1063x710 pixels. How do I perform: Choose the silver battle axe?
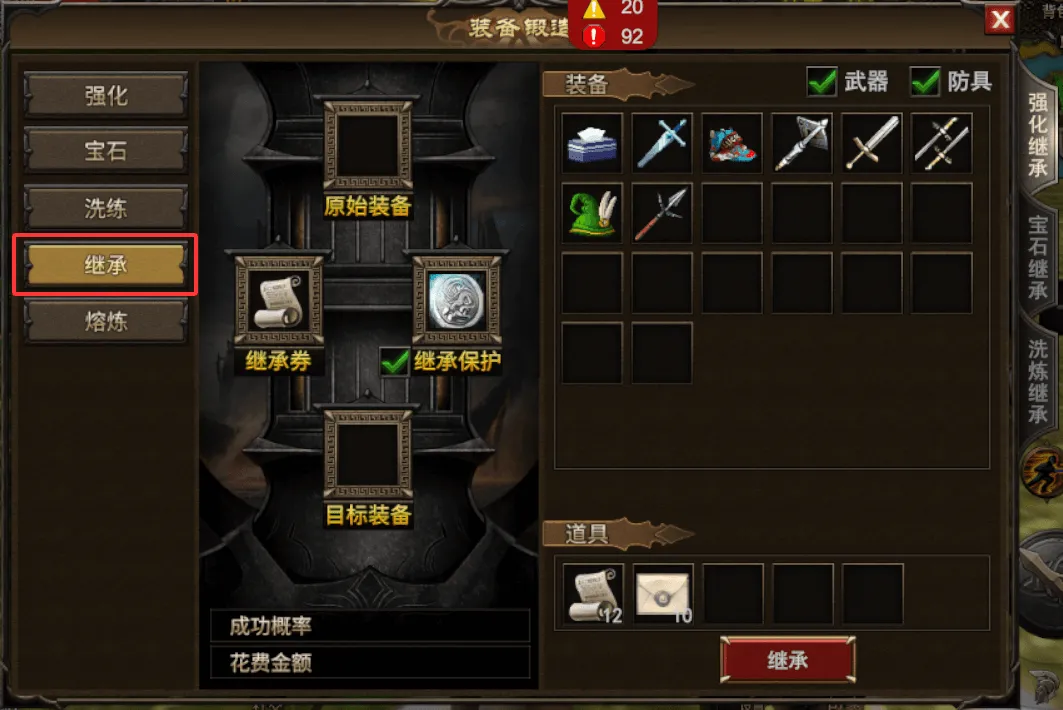802,143
